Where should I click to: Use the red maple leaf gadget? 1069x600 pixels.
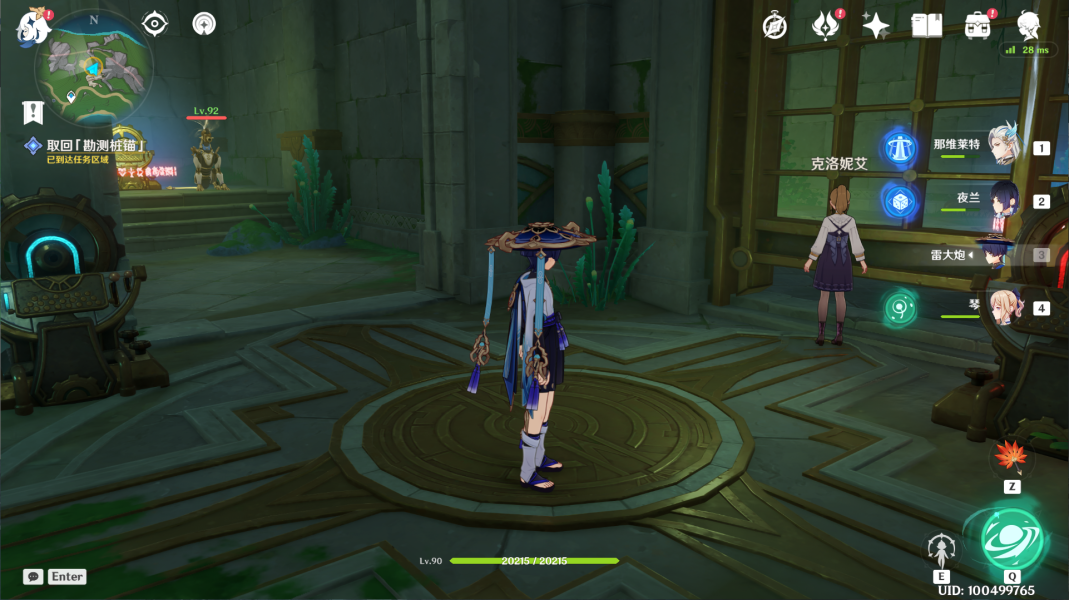(x=1011, y=459)
